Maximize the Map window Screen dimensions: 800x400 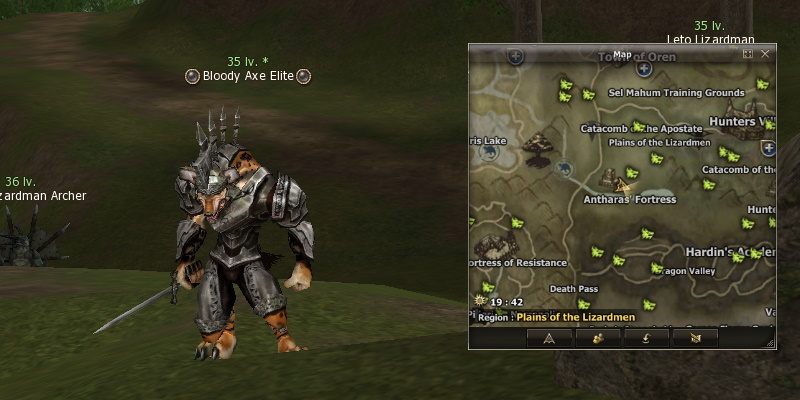point(748,54)
